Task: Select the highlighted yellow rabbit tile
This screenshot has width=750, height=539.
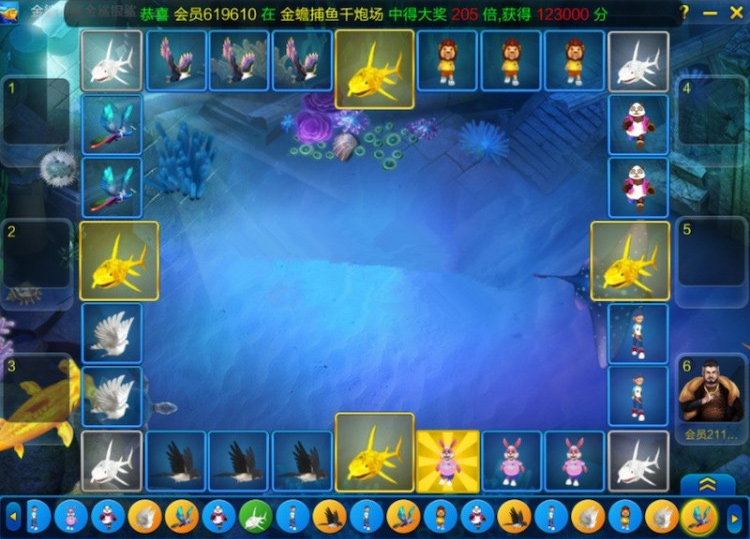Action: [448, 461]
